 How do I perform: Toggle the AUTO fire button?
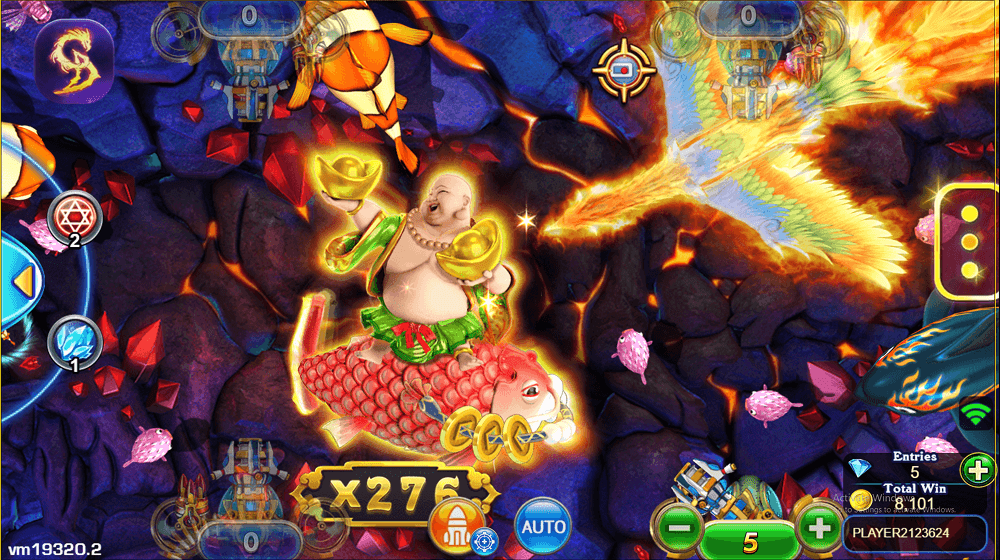(543, 525)
